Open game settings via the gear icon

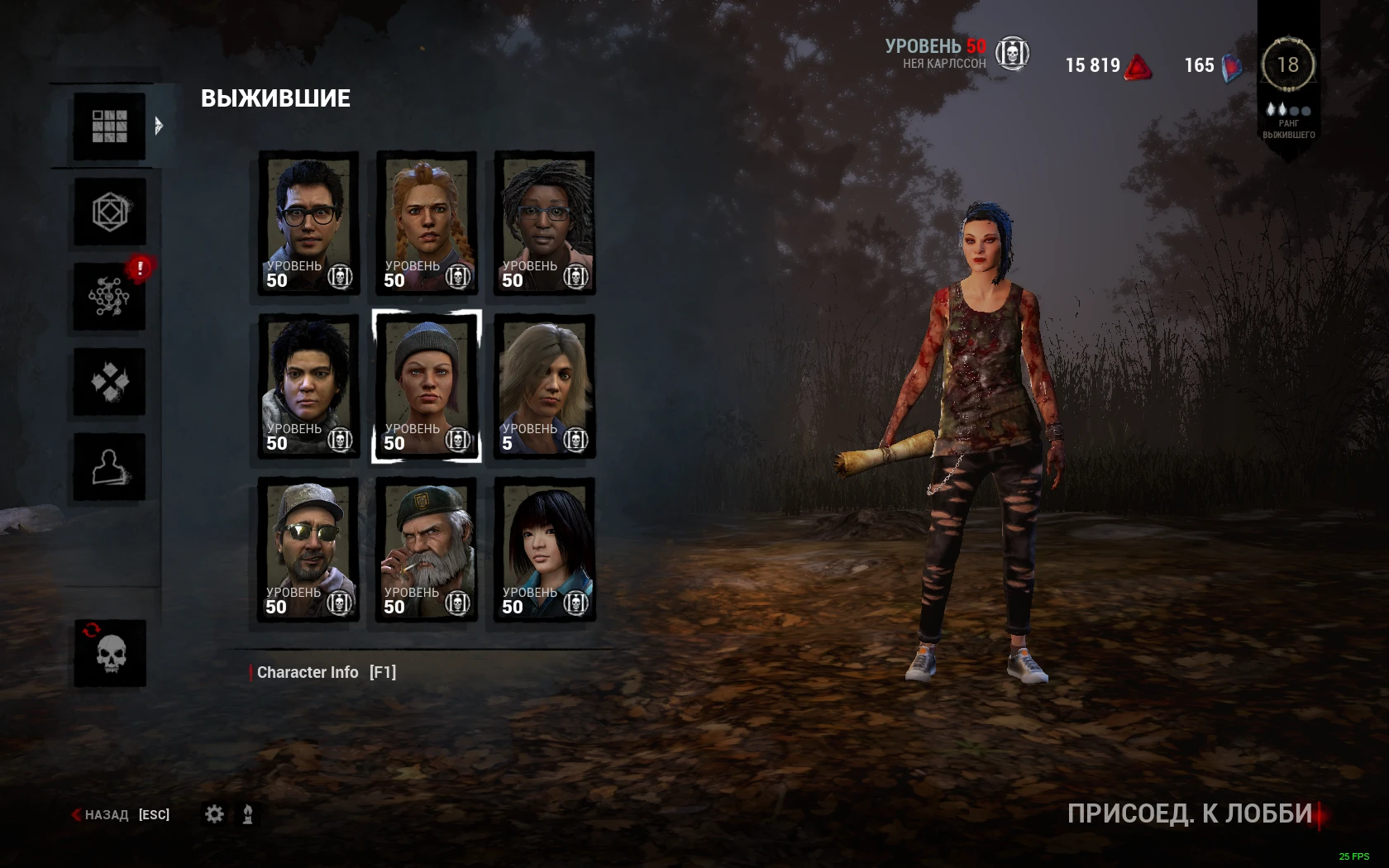[215, 814]
